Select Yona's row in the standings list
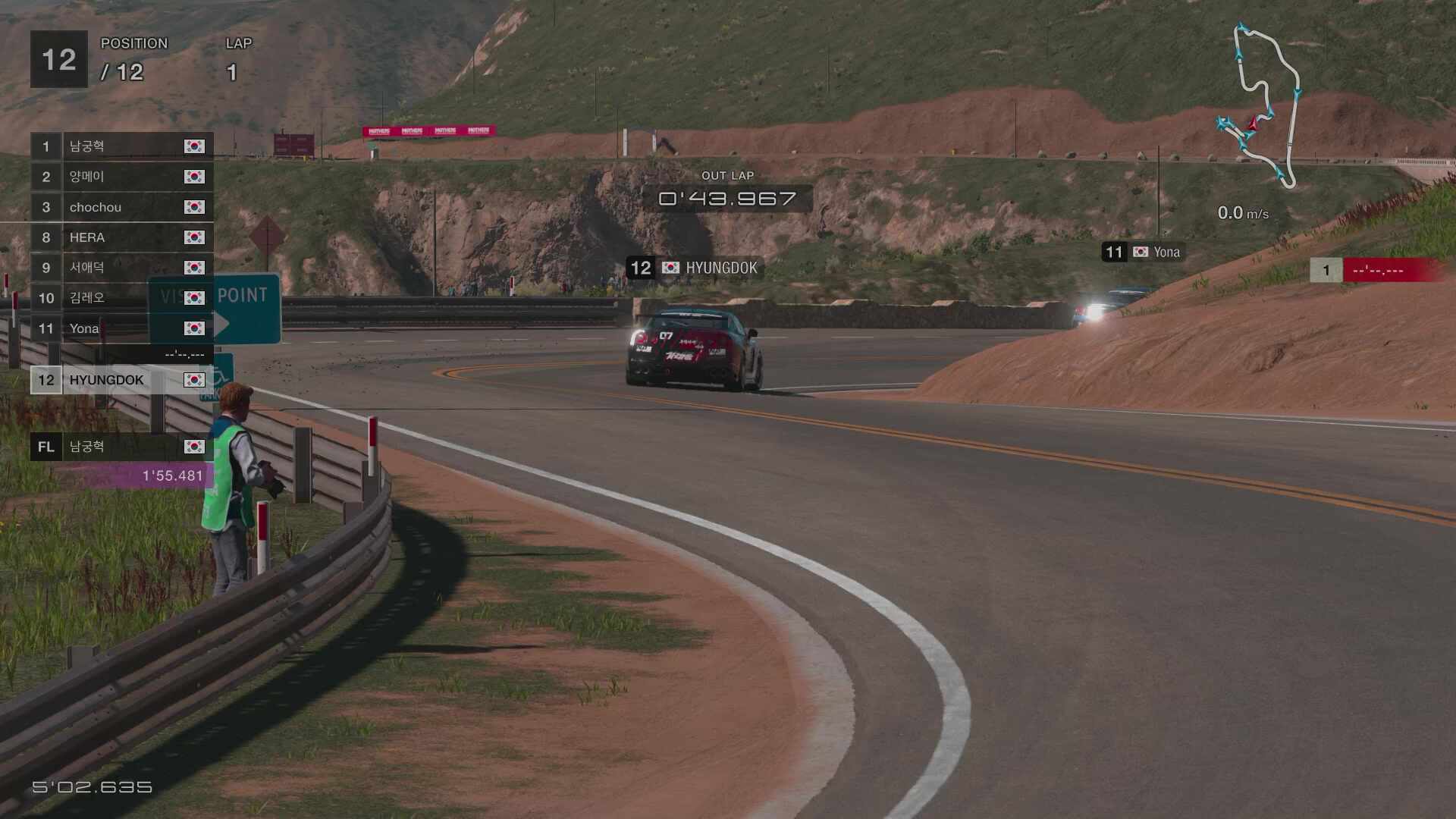The width and height of the screenshot is (1456, 819). pos(121,328)
